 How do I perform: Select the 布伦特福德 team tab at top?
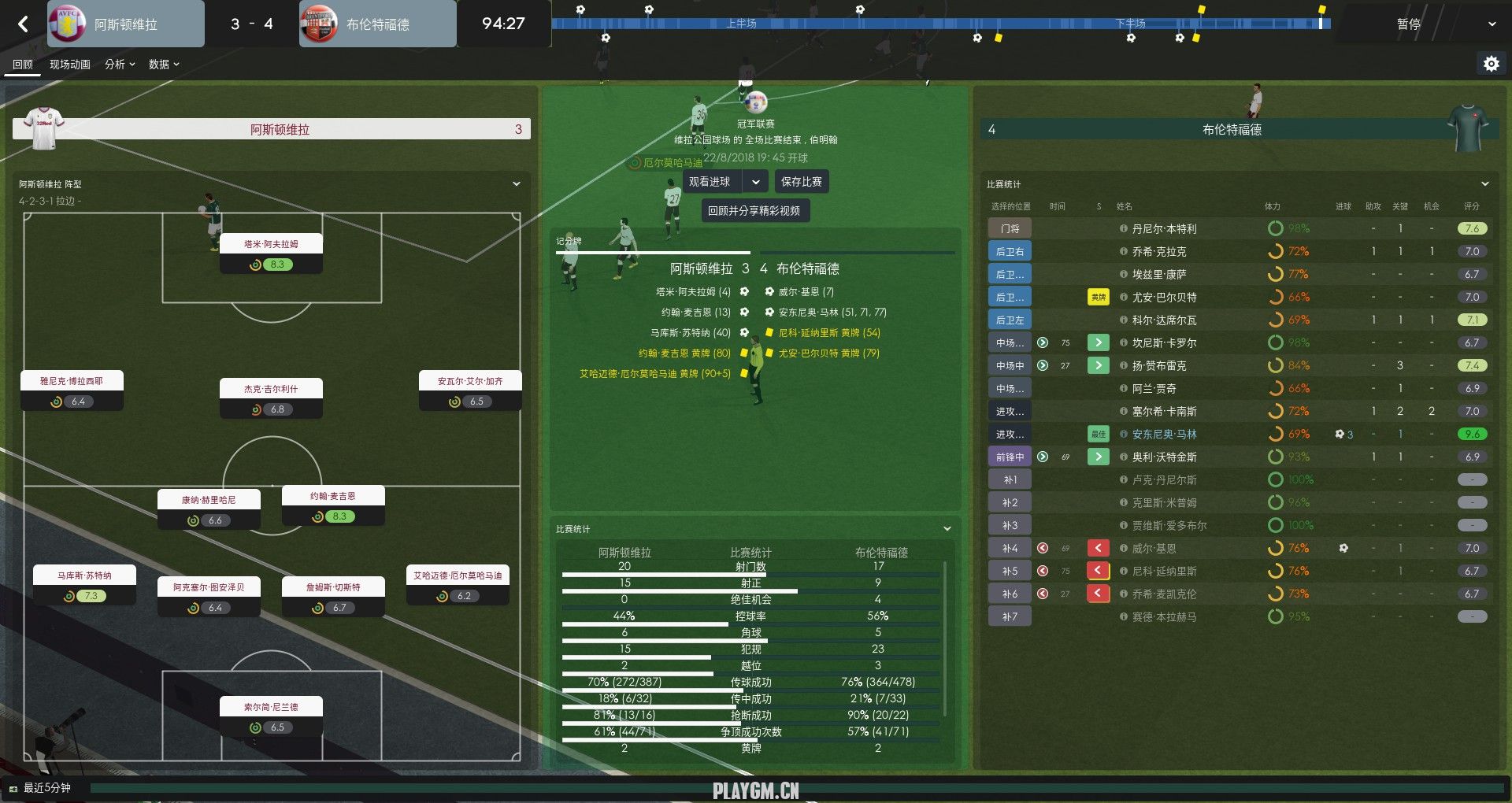click(378, 24)
